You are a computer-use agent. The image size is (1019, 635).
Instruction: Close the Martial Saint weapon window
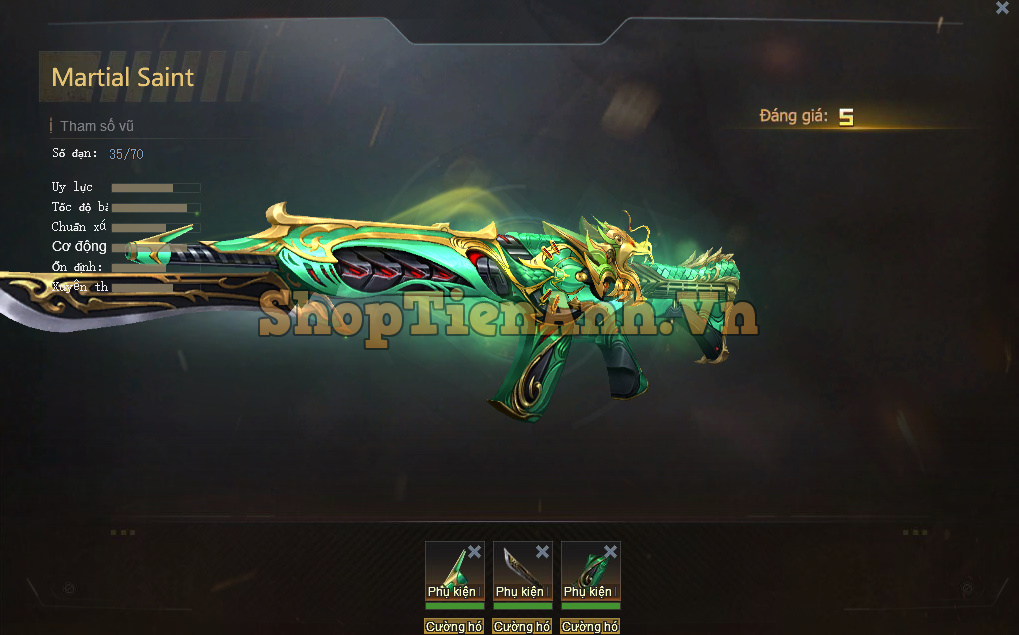point(1002,8)
